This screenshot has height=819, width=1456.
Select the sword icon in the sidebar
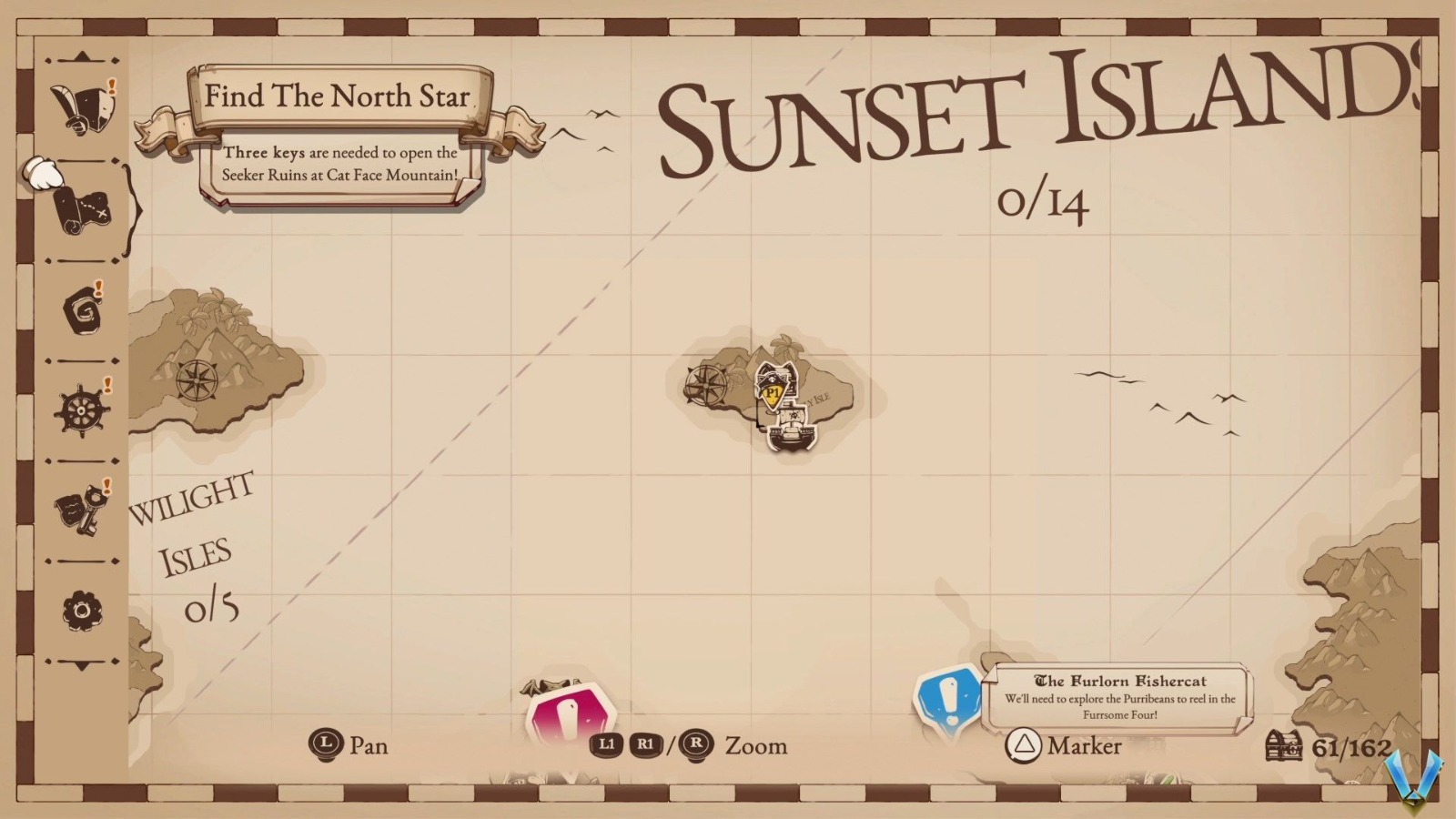click(82, 103)
